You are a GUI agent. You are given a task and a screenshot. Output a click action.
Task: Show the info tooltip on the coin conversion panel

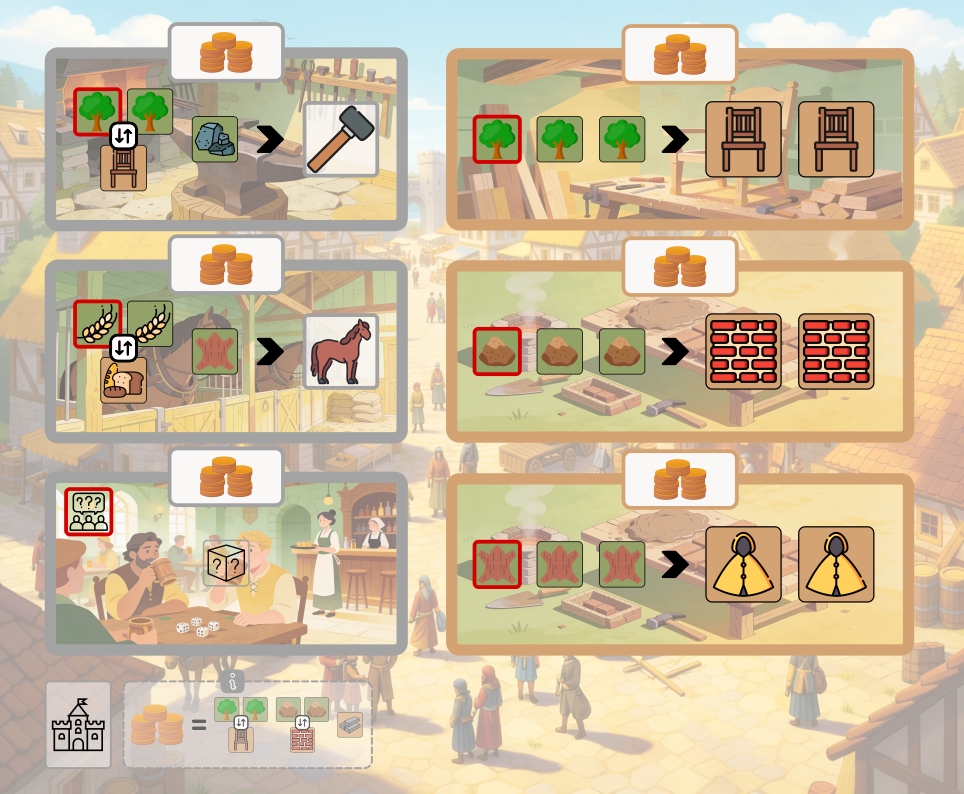[x=234, y=682]
